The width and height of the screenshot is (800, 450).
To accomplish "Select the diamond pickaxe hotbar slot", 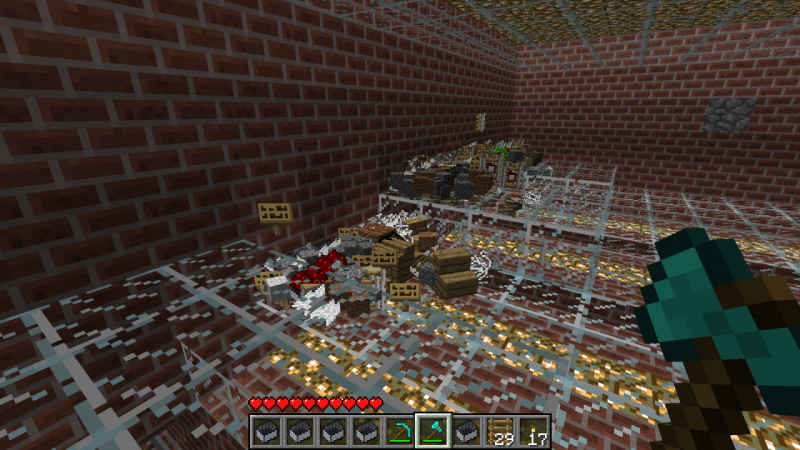I will 399,432.
